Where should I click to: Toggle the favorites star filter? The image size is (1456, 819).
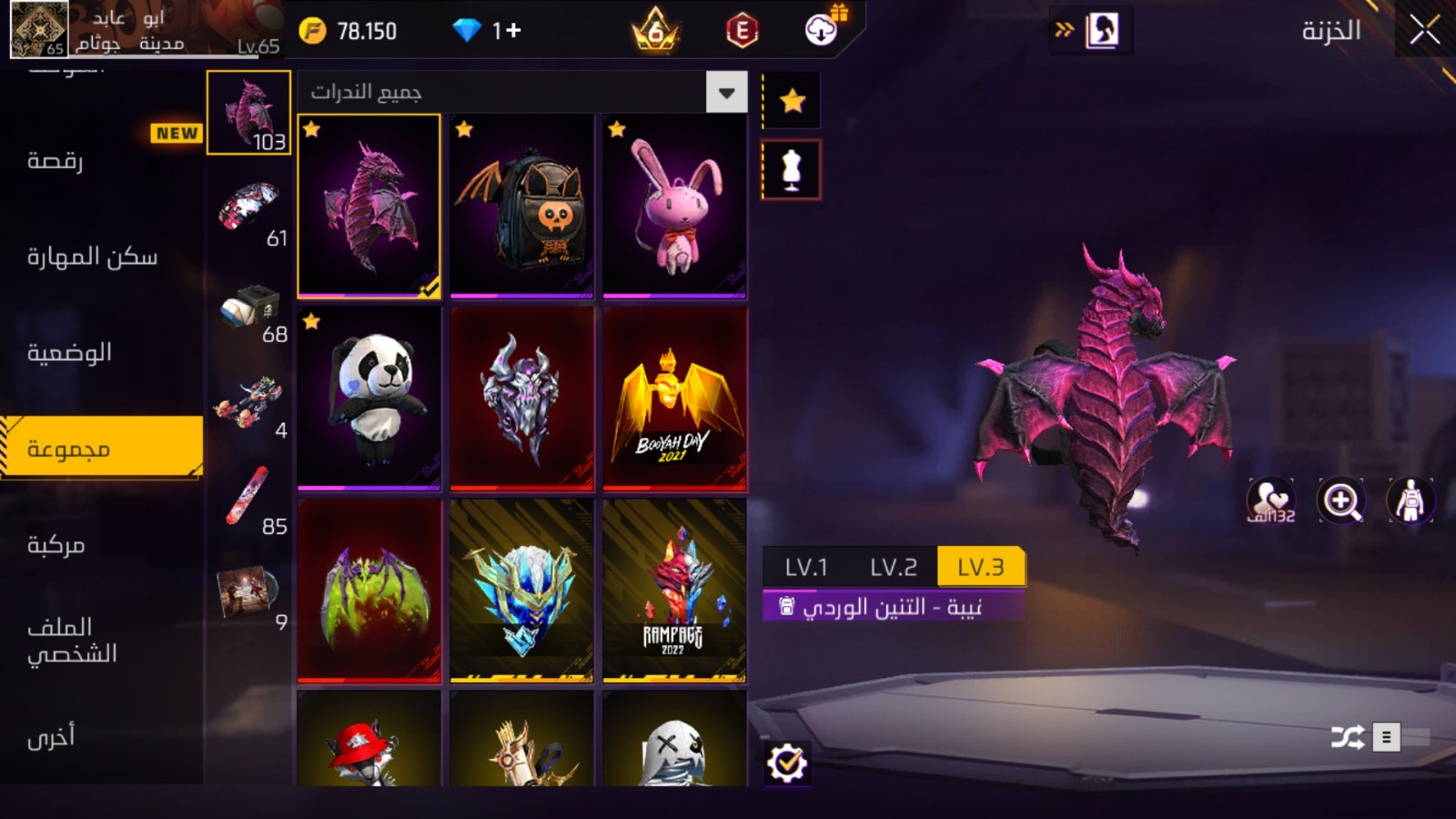point(792,100)
